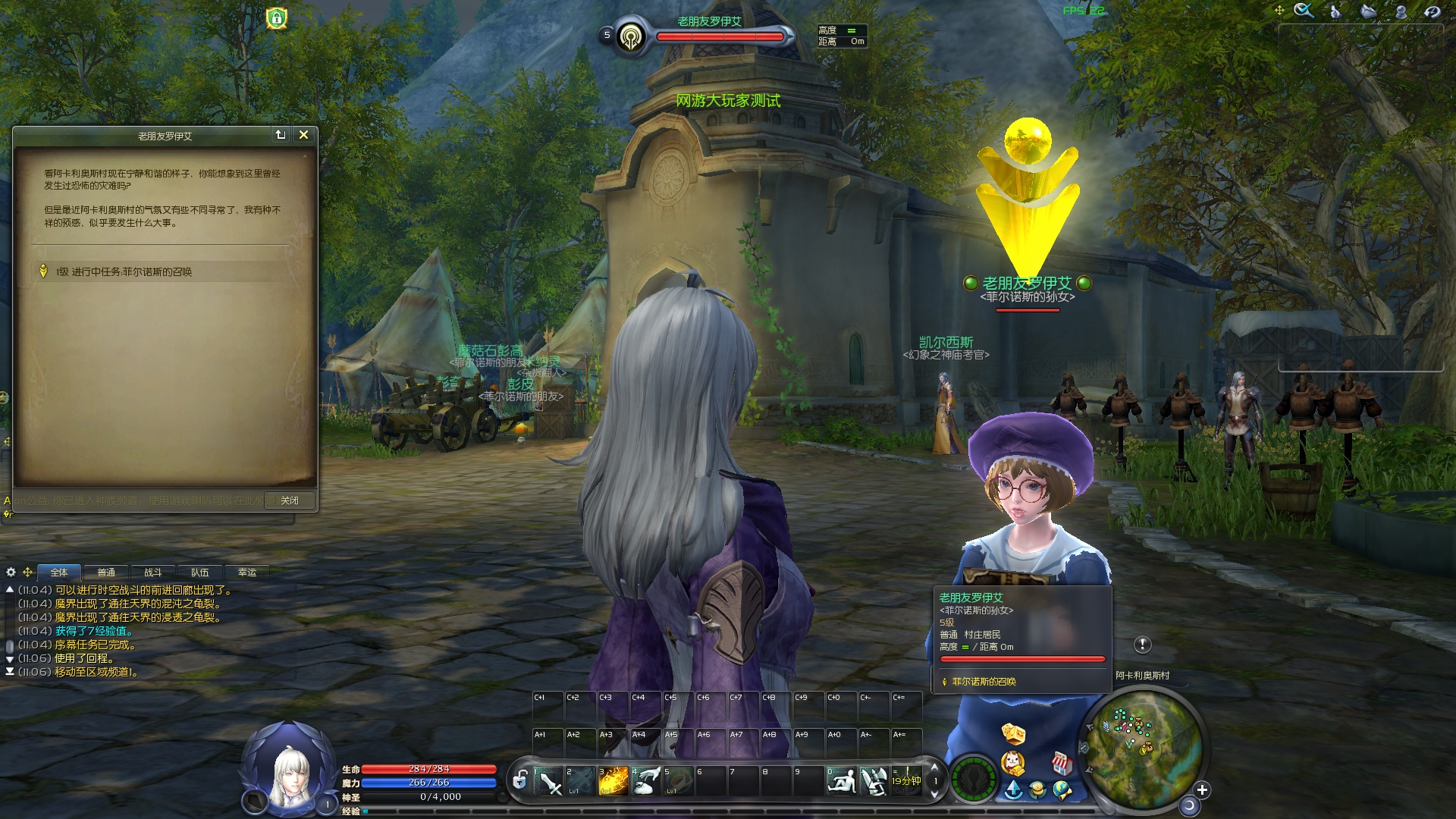Toggle the hotbar lock padlock icon

pyautogui.click(x=520, y=780)
